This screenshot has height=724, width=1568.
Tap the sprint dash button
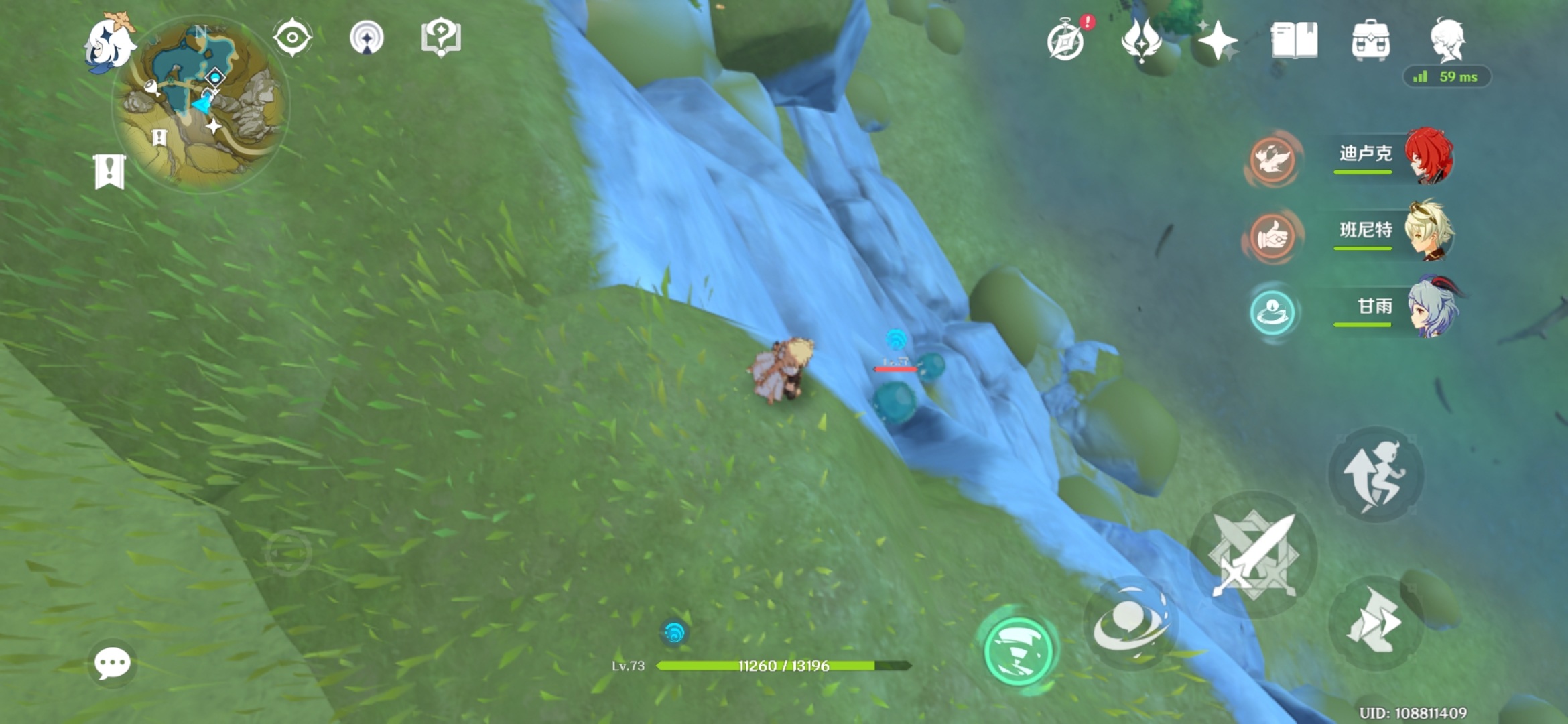(x=1374, y=623)
